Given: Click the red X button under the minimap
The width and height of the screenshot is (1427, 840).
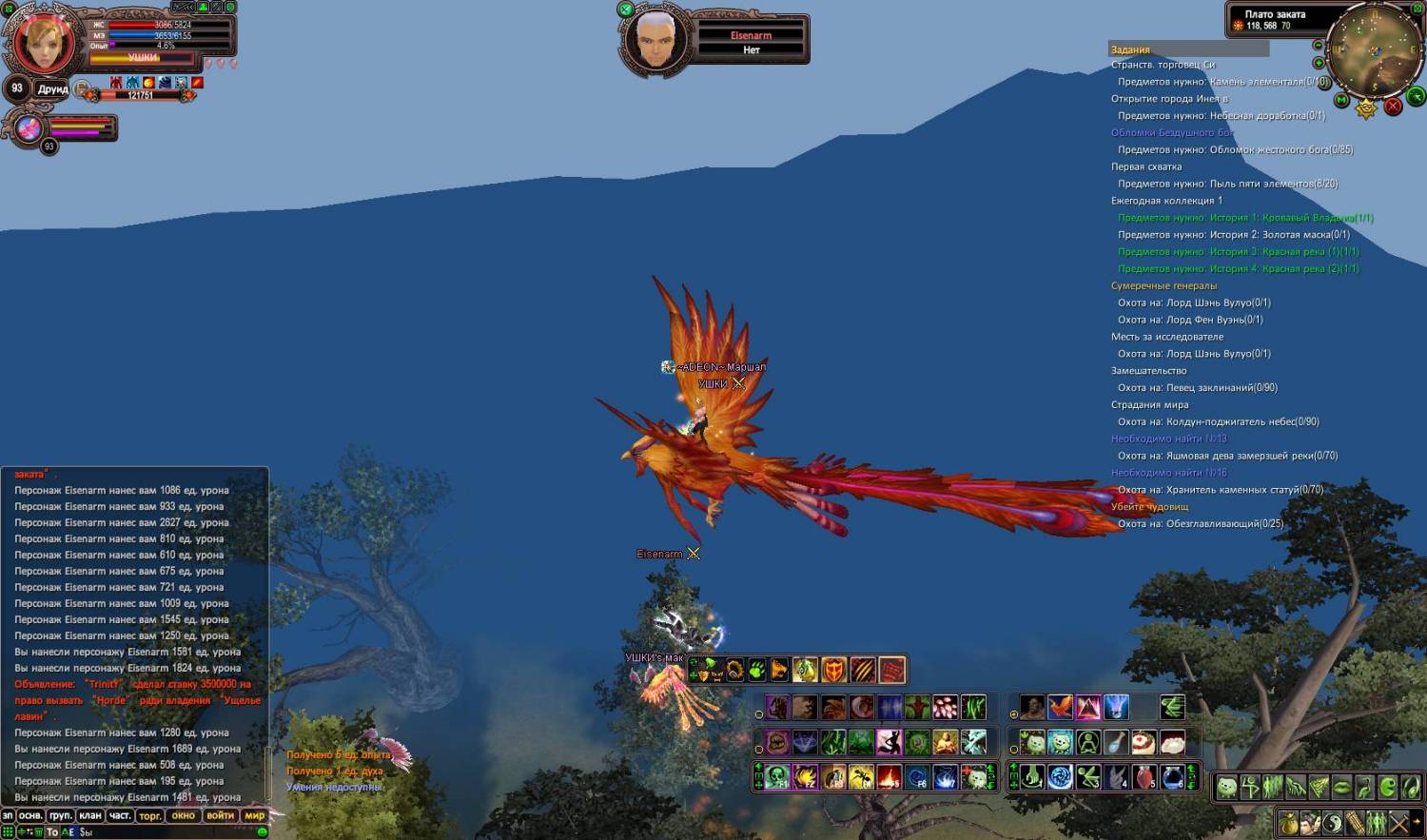Looking at the screenshot, I should [x=1394, y=107].
